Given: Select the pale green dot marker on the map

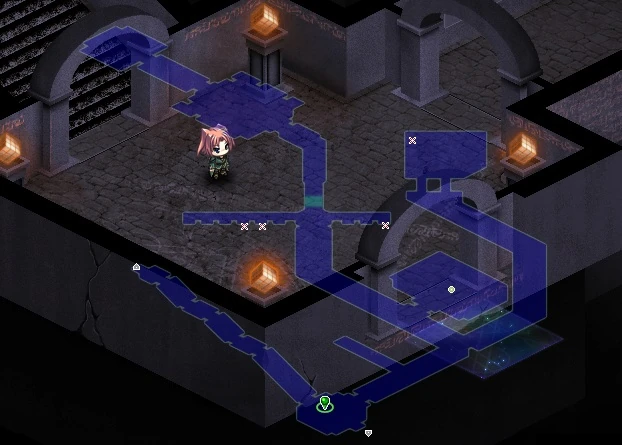Looking at the screenshot, I should (452, 289).
